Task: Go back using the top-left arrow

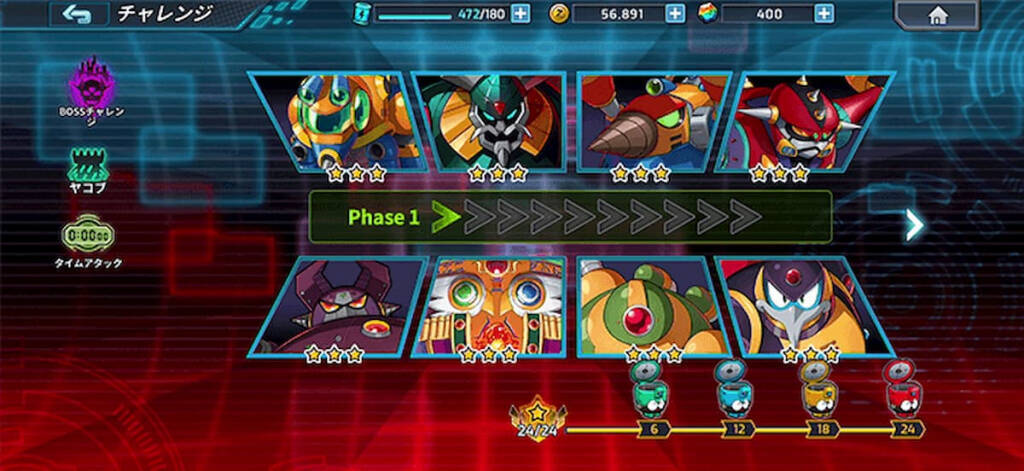Action: [x=77, y=14]
